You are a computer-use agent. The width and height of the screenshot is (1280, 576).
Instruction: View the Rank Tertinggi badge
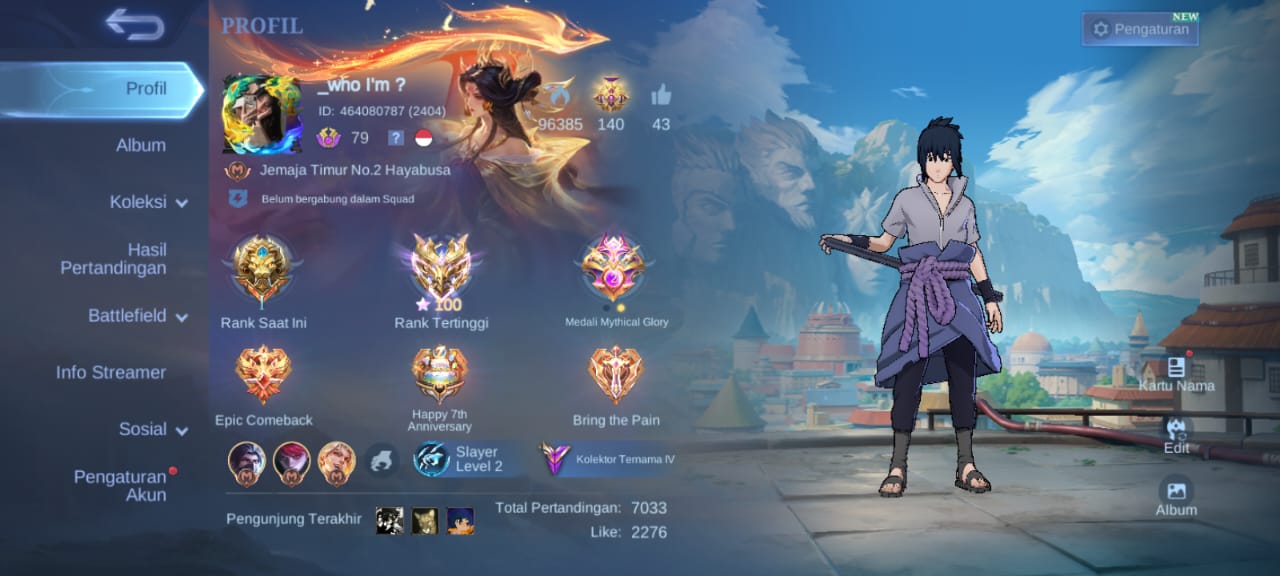[441, 268]
